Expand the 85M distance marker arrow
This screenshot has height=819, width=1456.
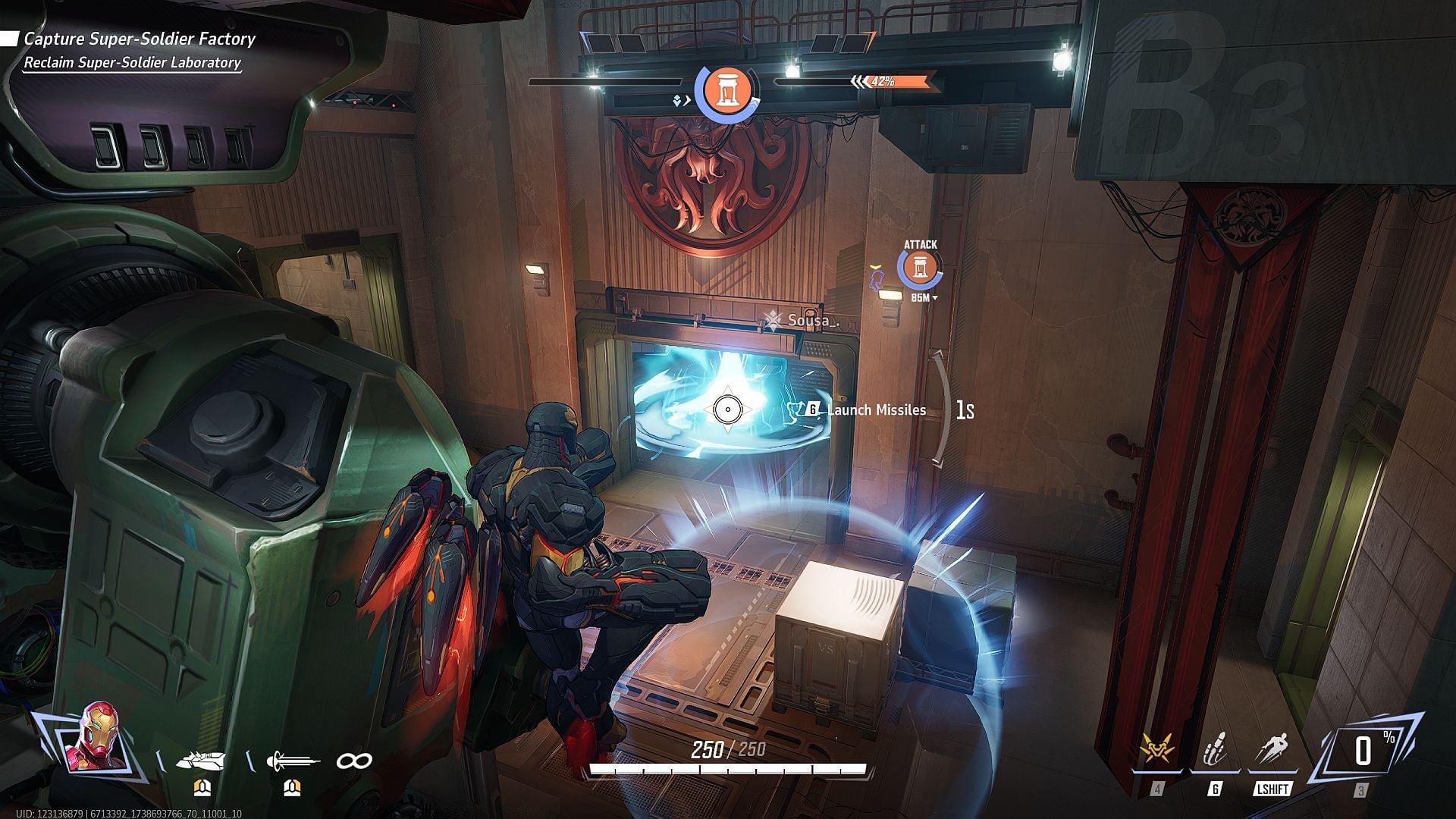coord(936,298)
